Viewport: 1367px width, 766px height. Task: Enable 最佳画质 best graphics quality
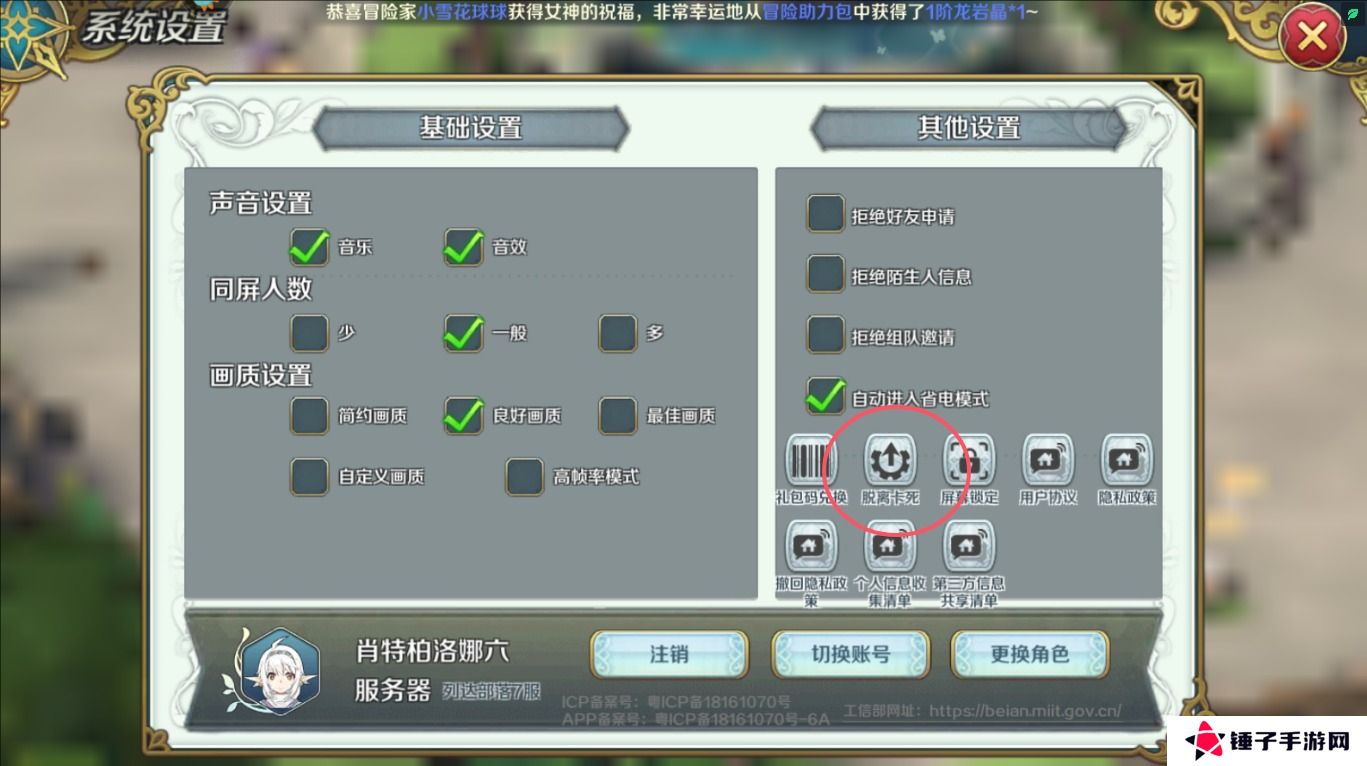pos(617,415)
